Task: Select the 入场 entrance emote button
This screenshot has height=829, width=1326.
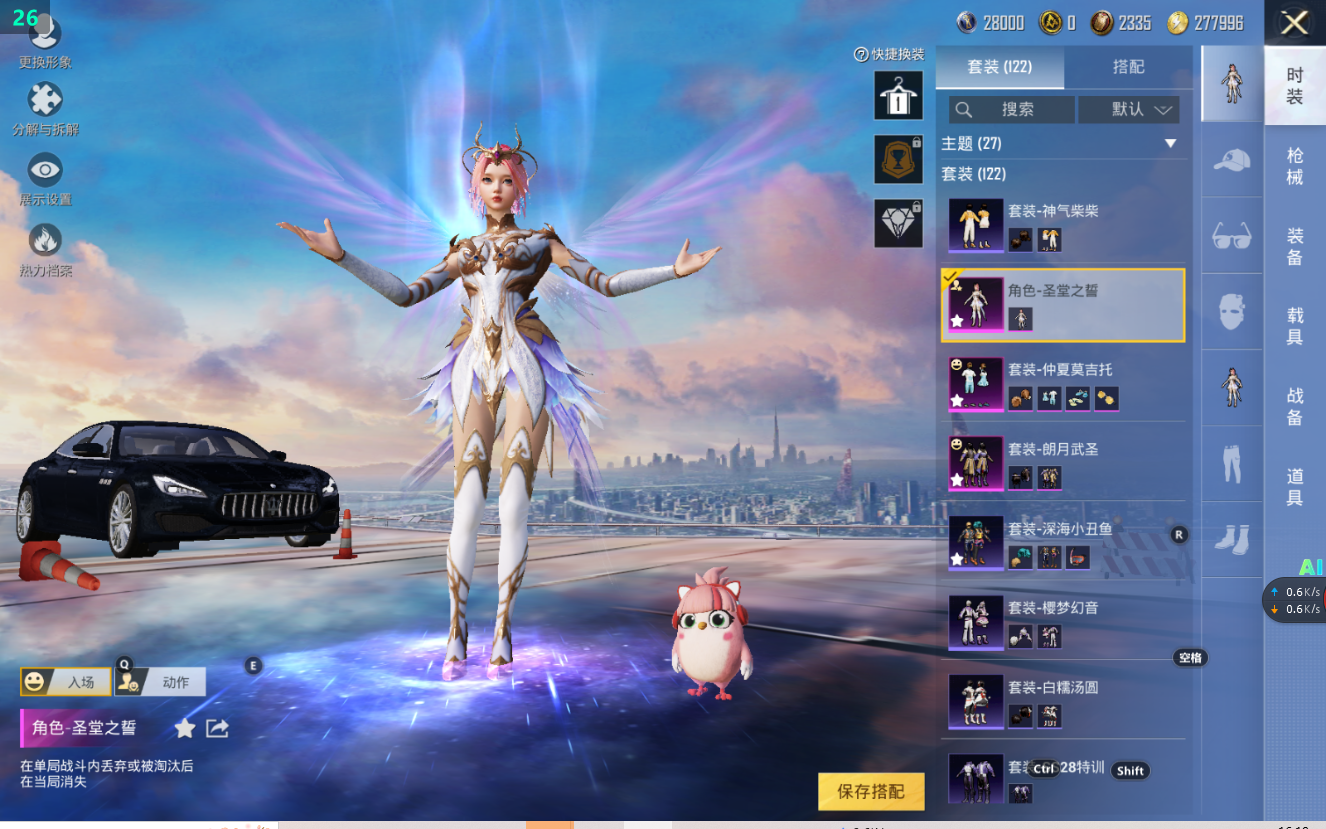Action: point(66,682)
